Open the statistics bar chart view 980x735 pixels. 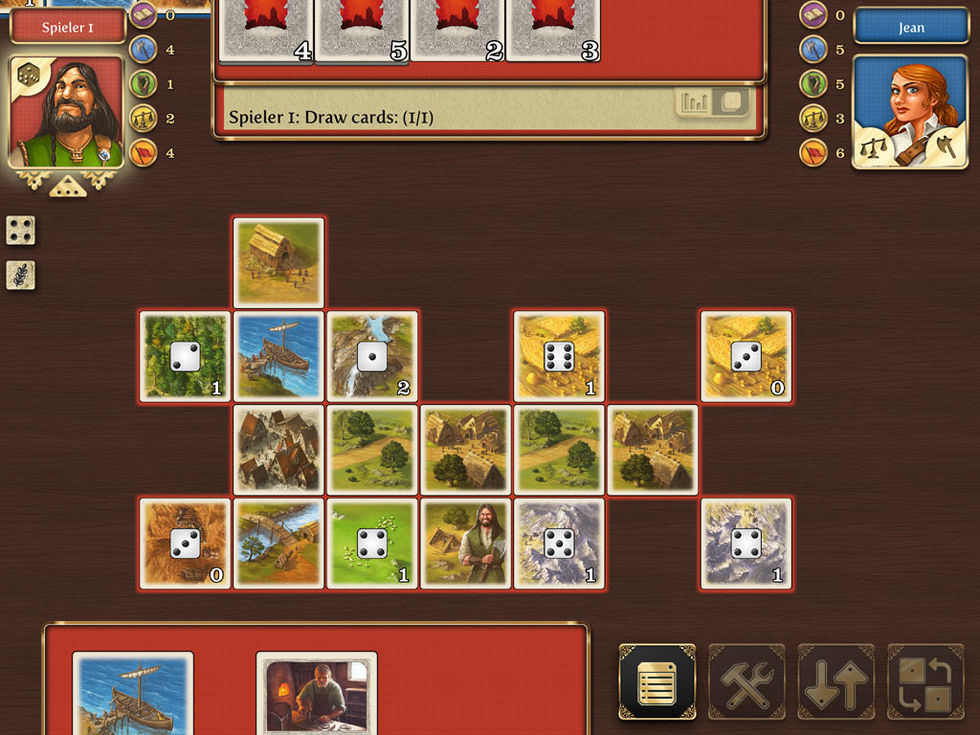tap(694, 102)
